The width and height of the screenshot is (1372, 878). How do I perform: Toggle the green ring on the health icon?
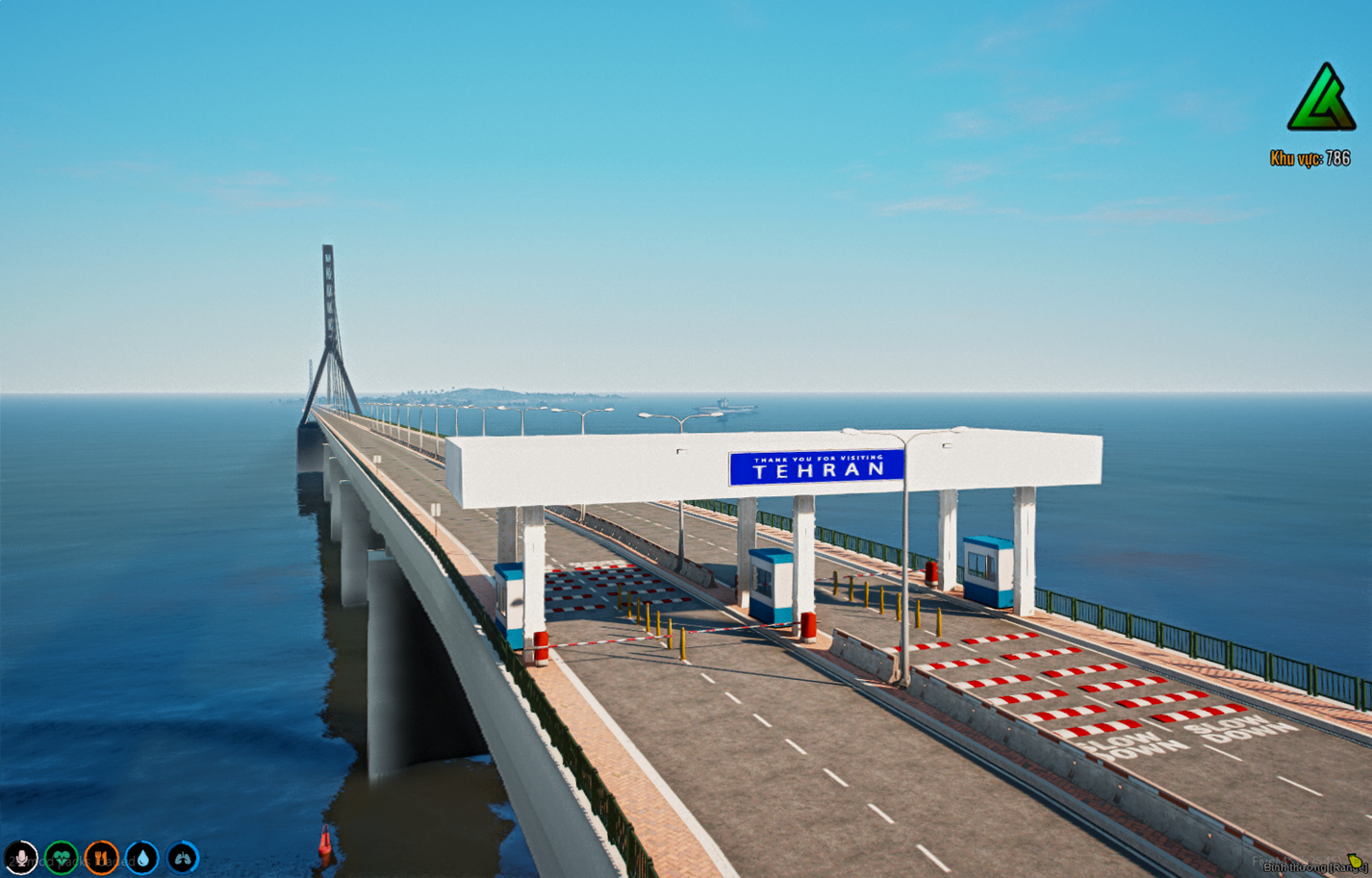62,842
